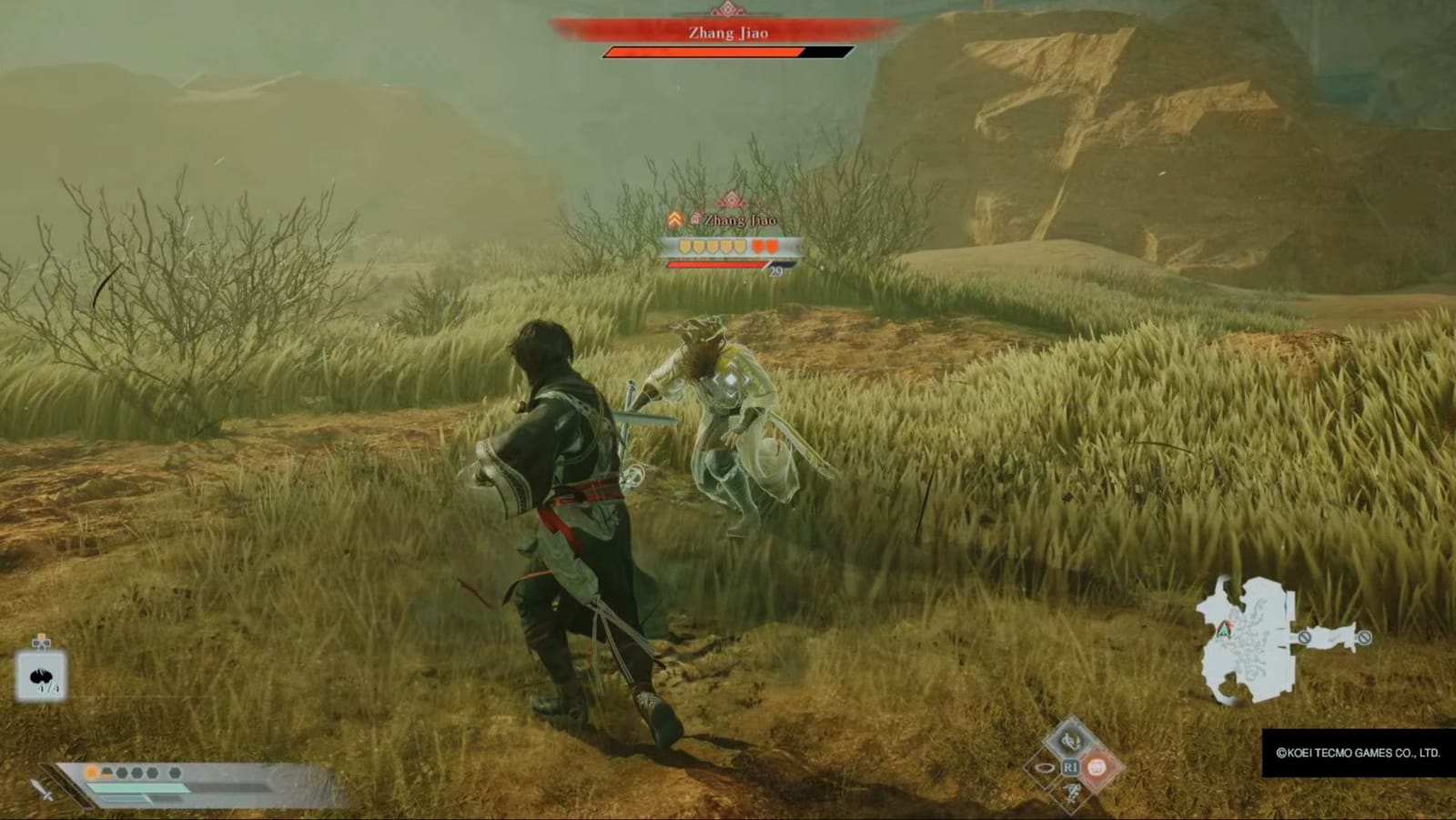Select the equipped consumable item showing 4/4 uses

point(40,676)
